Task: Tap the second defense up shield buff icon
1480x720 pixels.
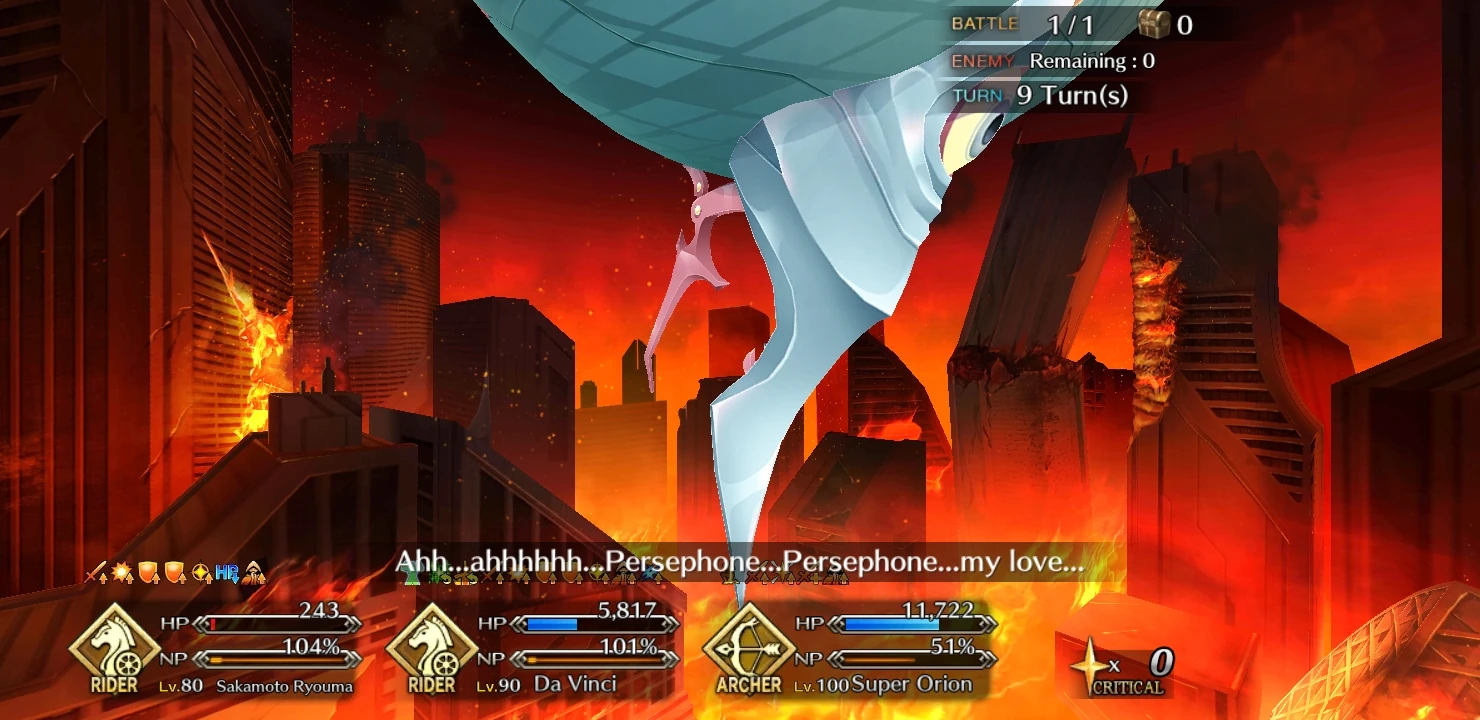Action: pyautogui.click(x=174, y=572)
